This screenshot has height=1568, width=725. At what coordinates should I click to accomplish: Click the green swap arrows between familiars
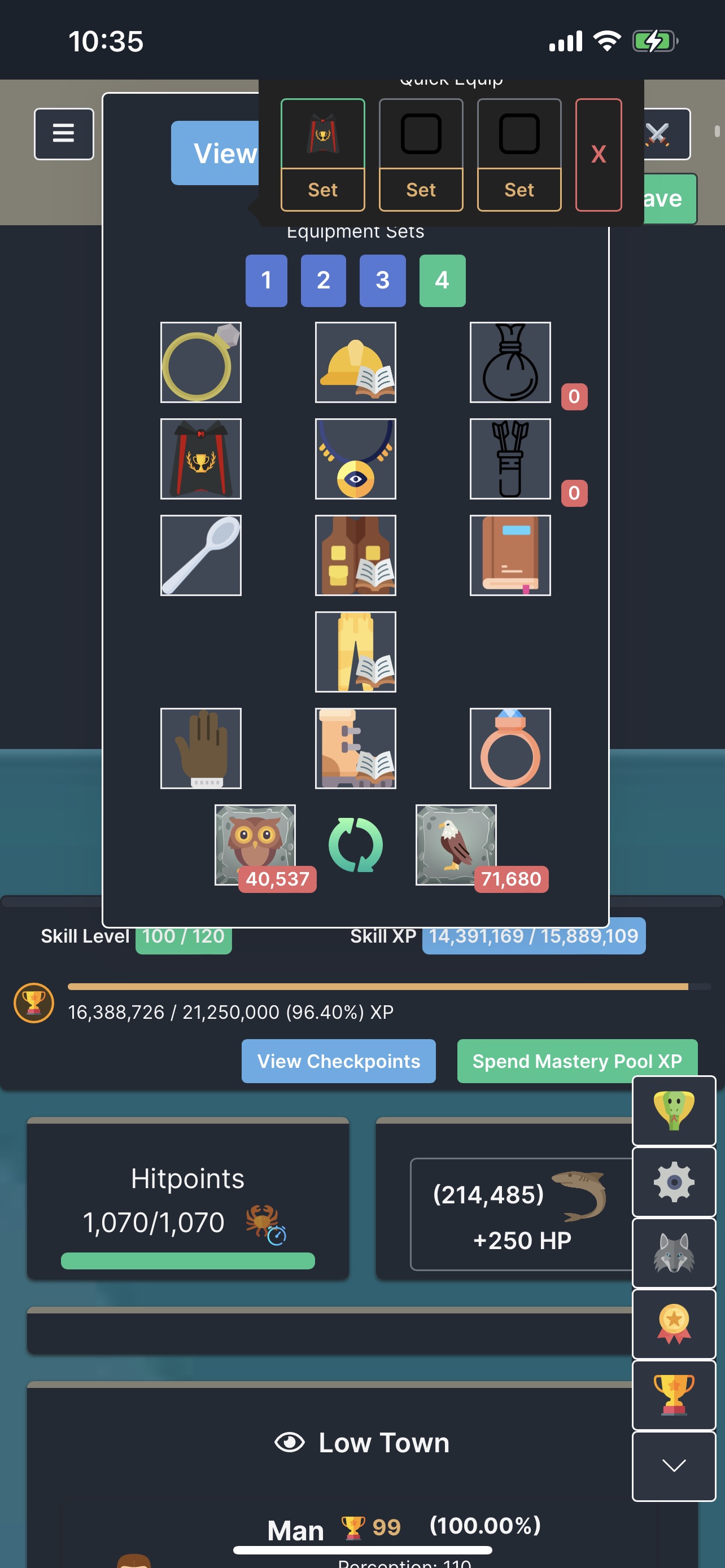(x=355, y=845)
